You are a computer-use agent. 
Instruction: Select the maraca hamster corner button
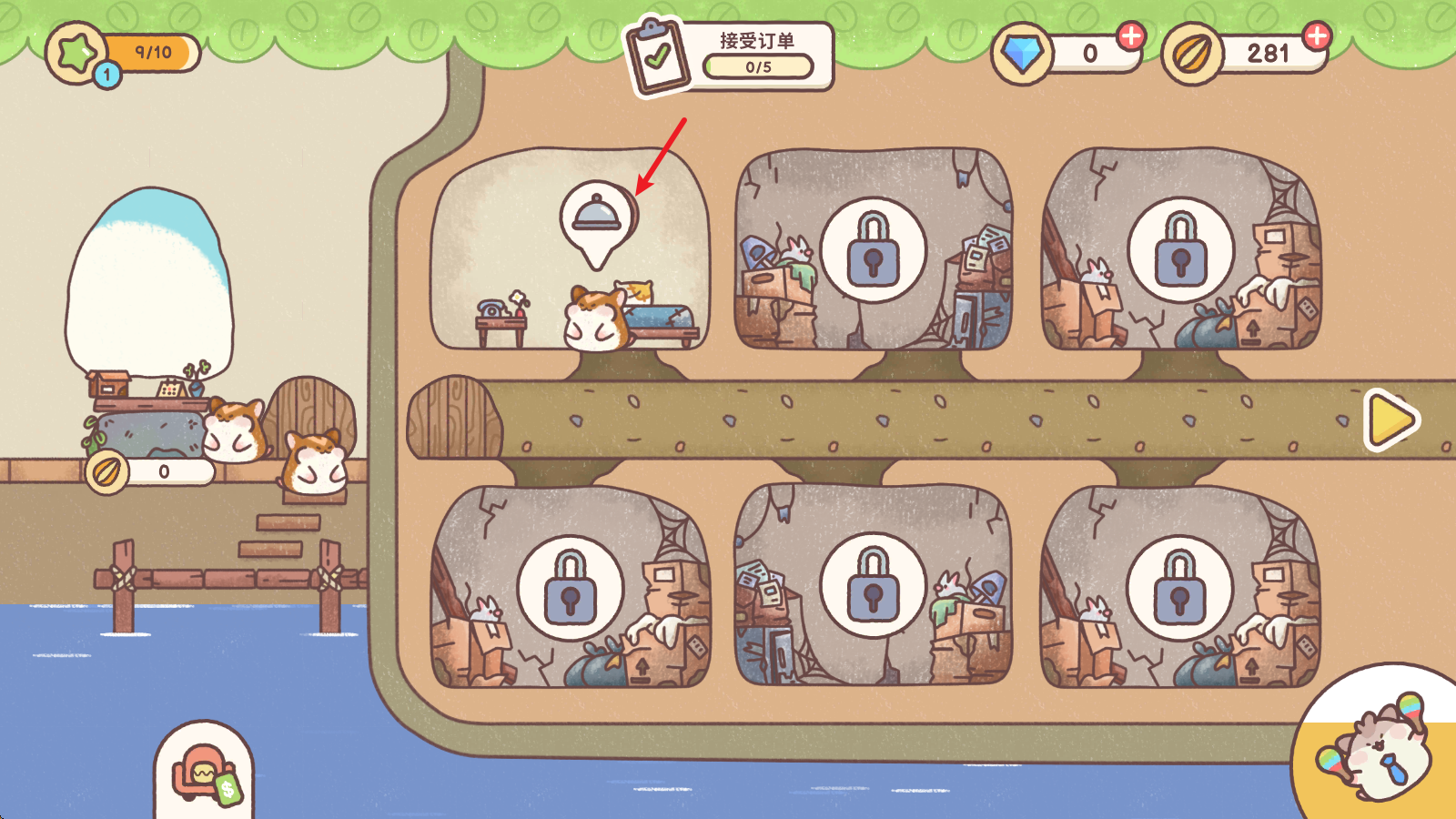1380,748
